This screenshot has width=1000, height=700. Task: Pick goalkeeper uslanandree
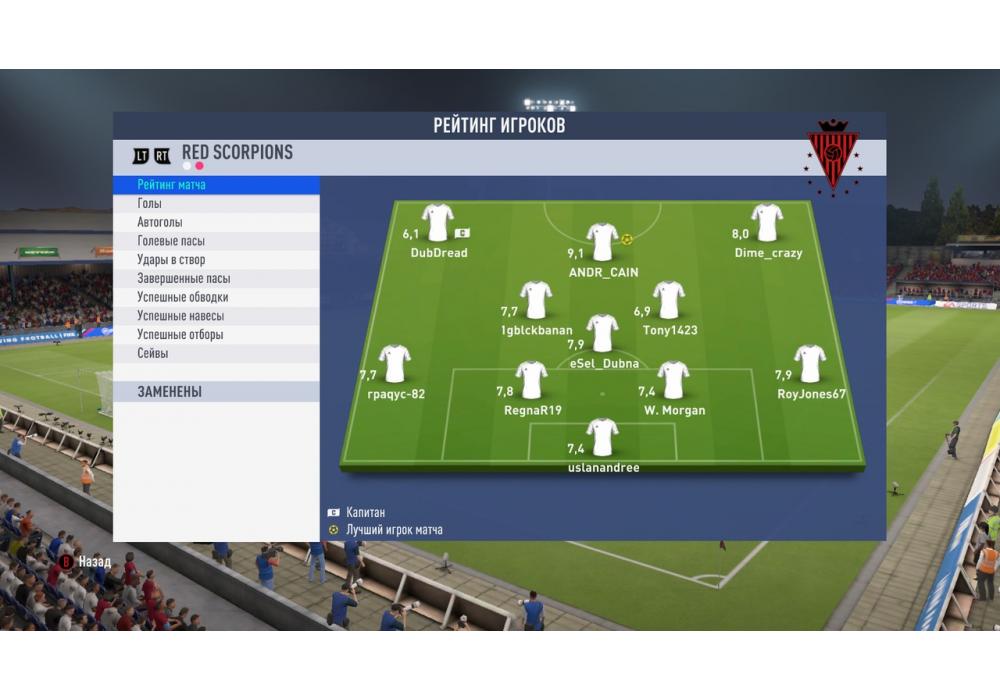603,437
